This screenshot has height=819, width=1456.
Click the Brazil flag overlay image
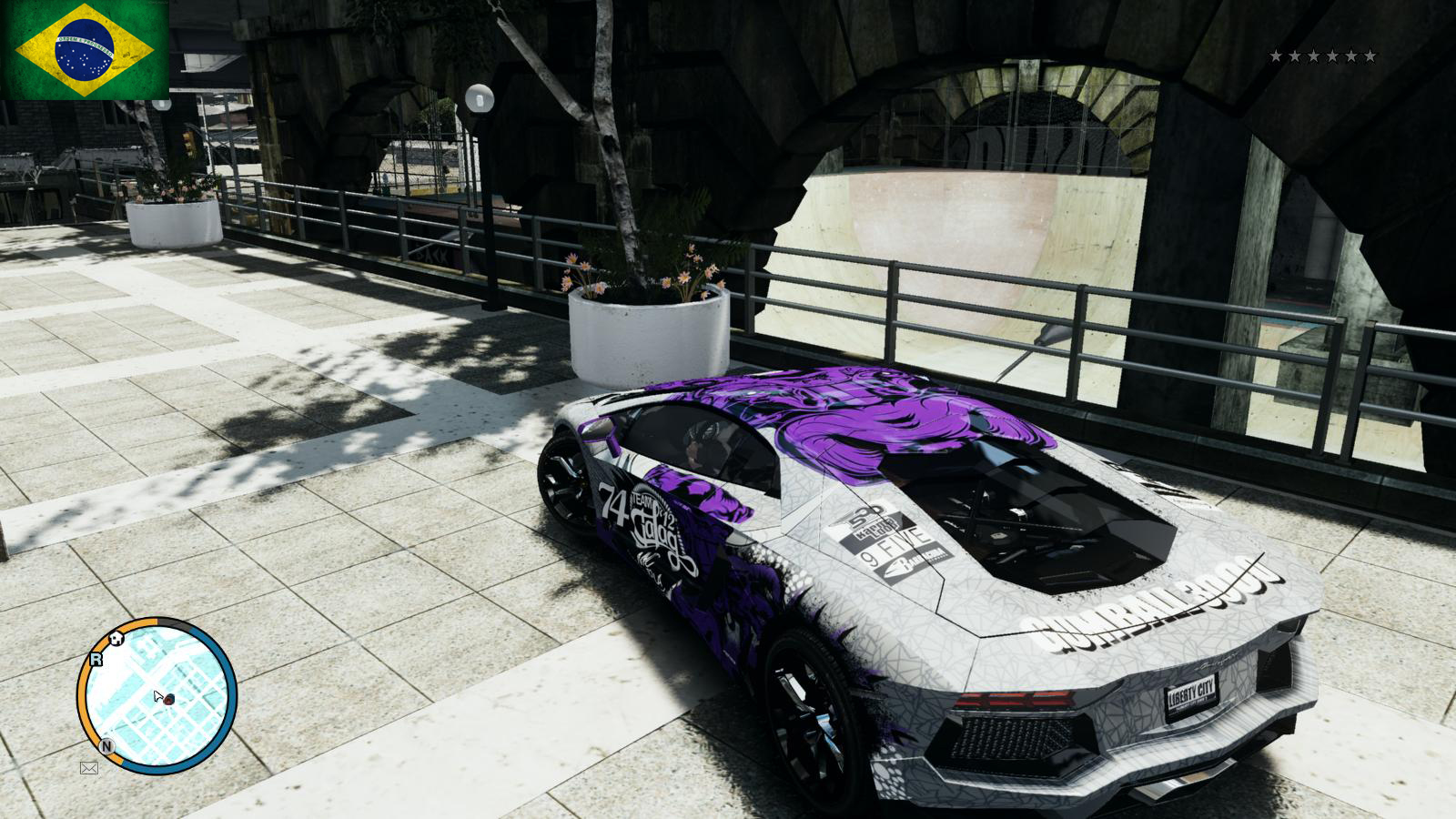[85, 49]
